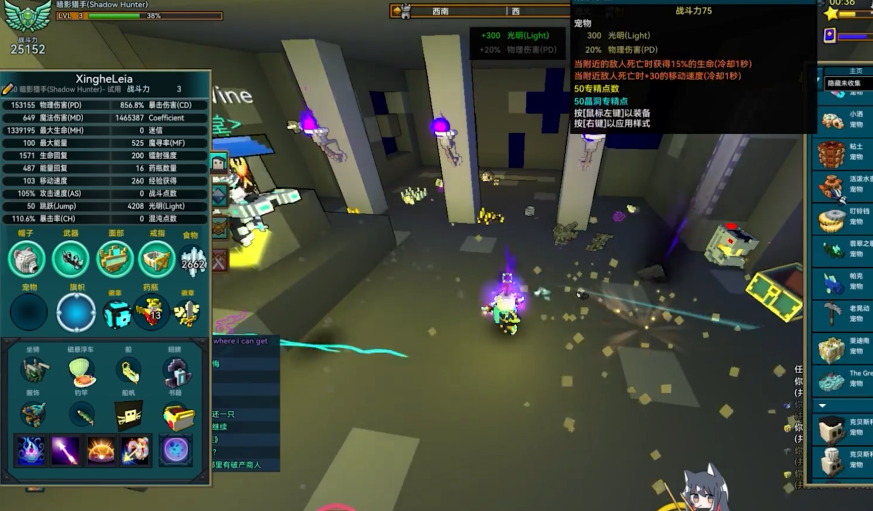The image size is (873, 511).
Task: Select the hat (帽子) equipment slot
Action: point(27,260)
